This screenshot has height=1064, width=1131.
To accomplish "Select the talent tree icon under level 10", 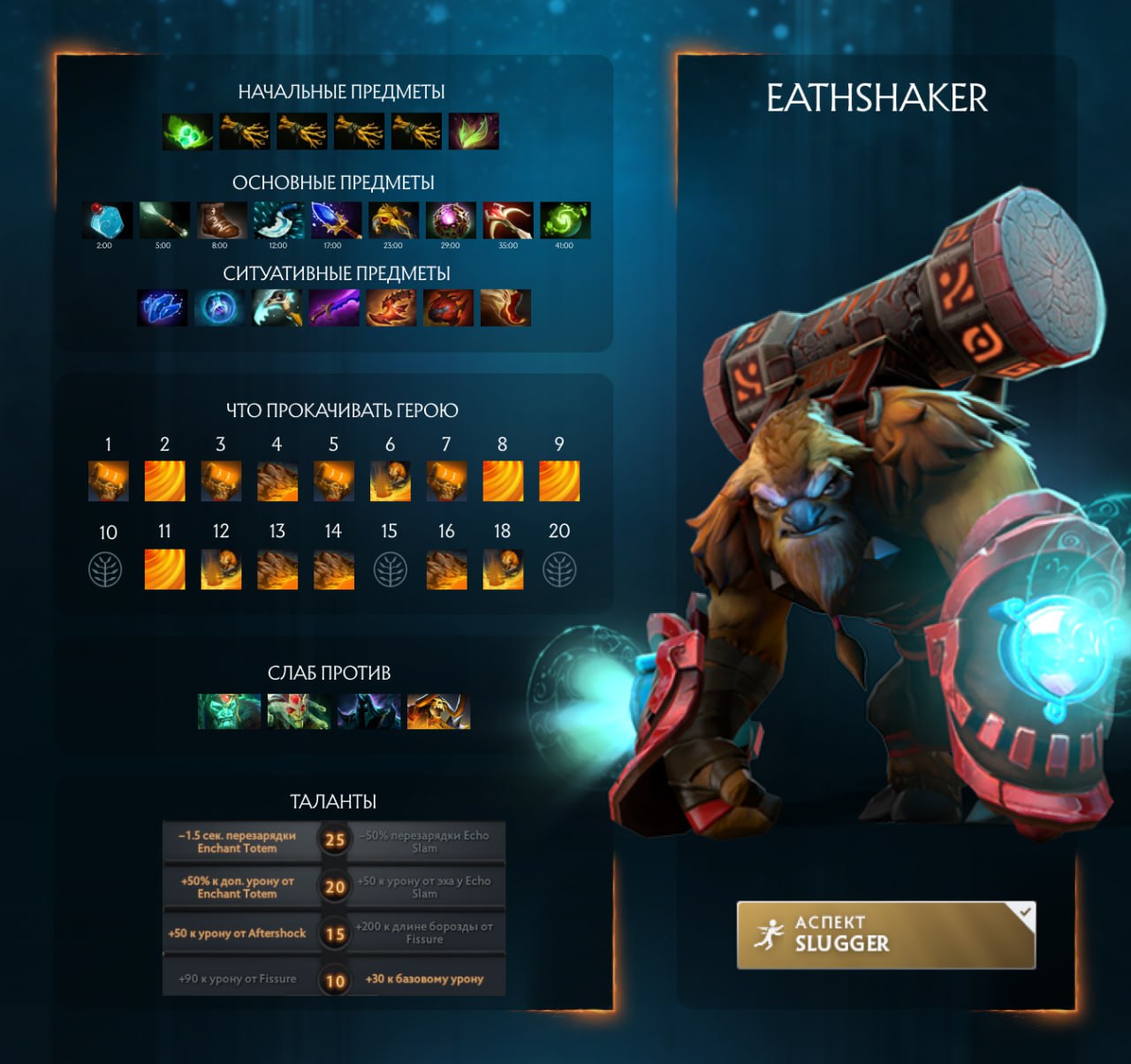I will click(x=108, y=570).
